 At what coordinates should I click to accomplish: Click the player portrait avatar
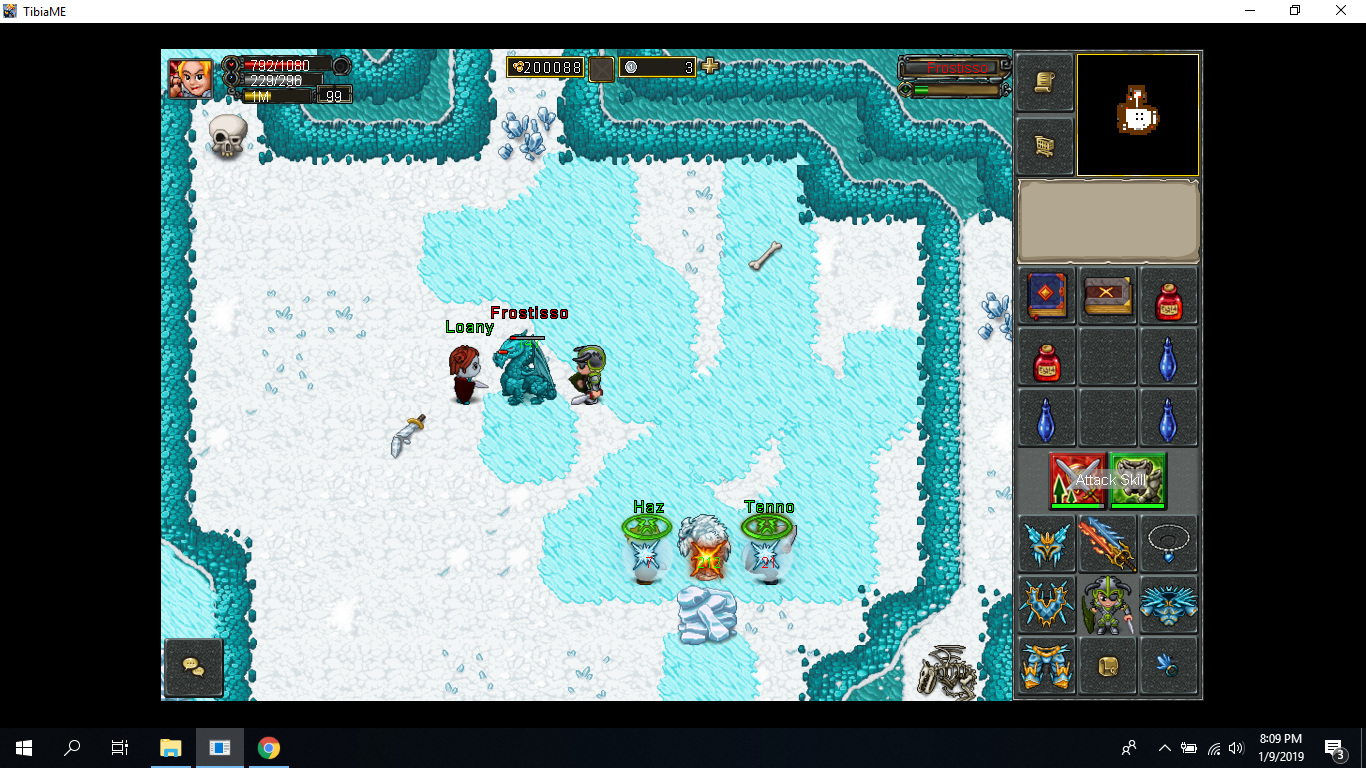pos(189,79)
